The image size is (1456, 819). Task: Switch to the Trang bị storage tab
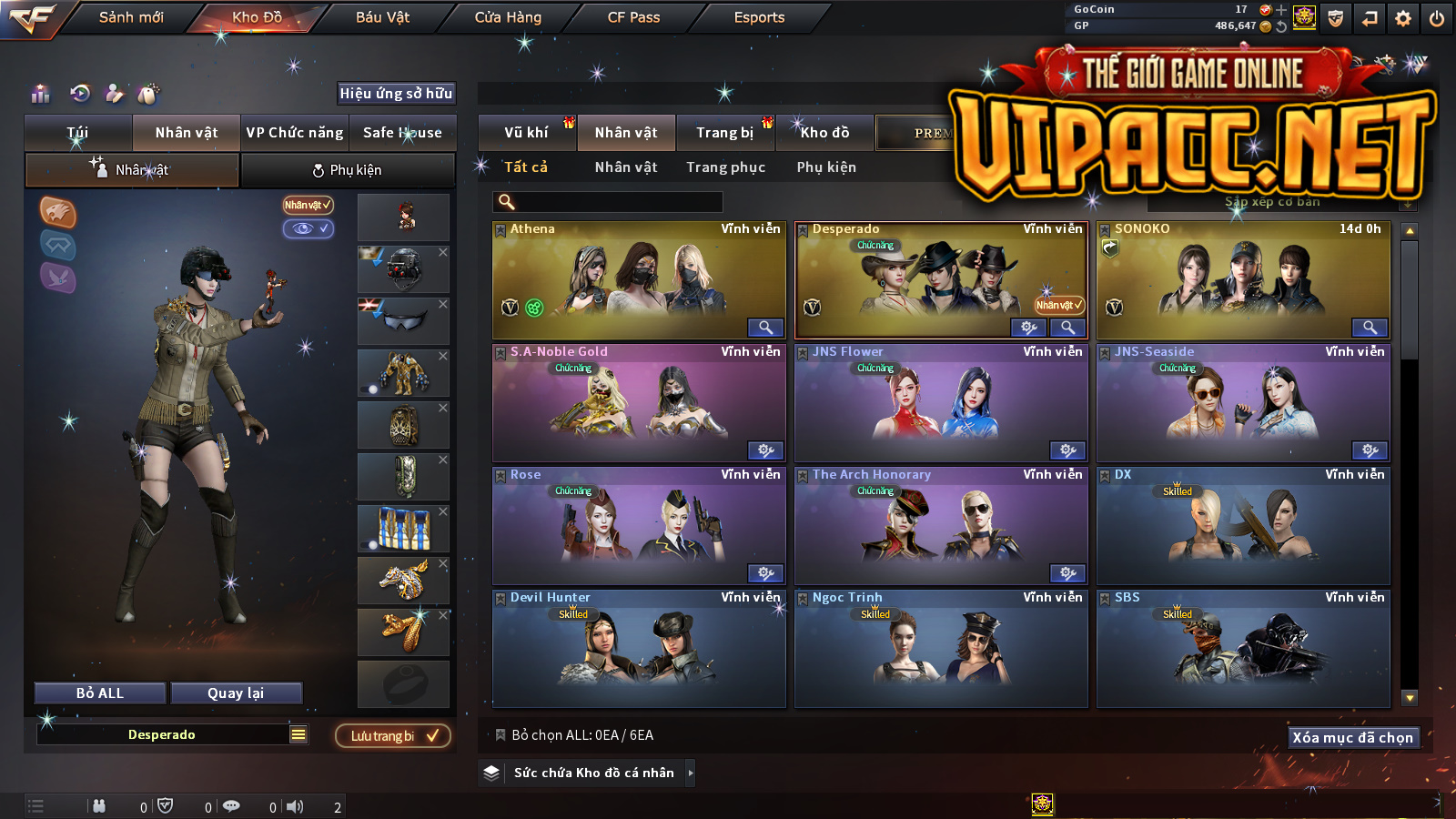click(724, 133)
